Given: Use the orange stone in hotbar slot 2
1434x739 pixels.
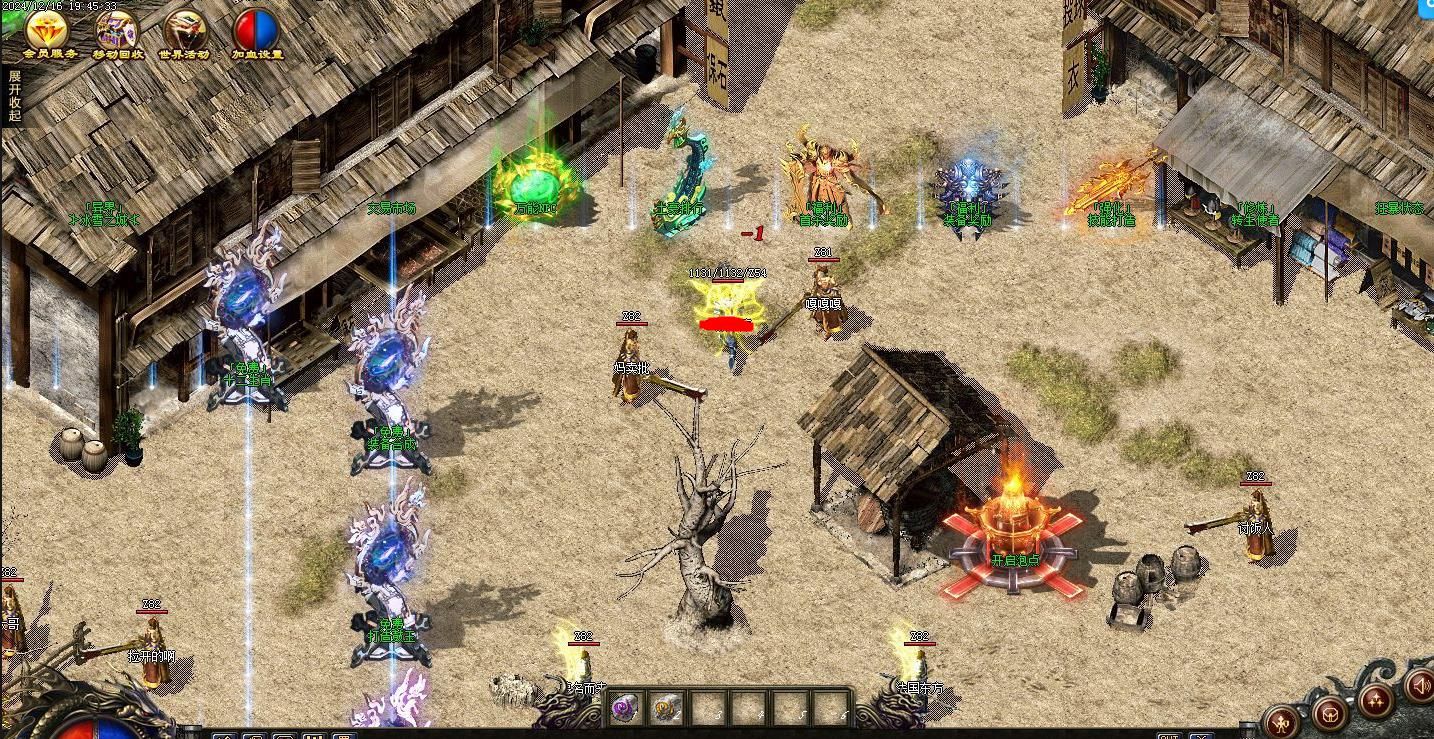Looking at the screenshot, I should [x=667, y=709].
